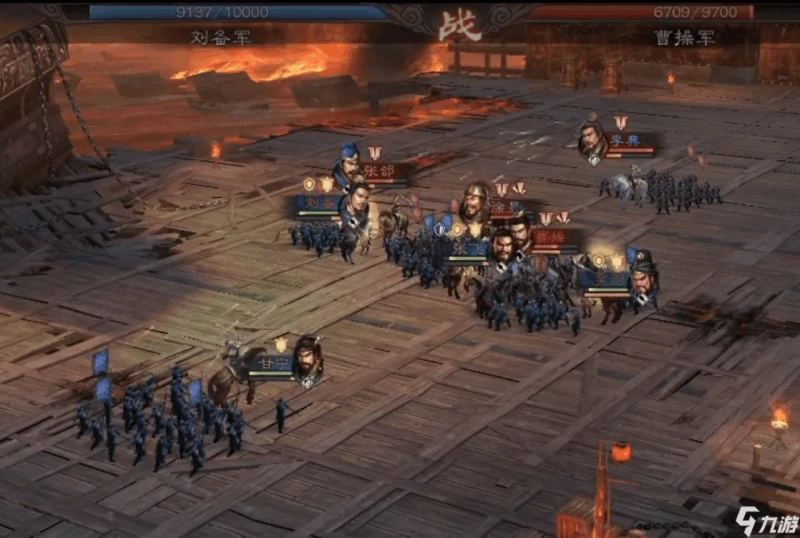Select Zhang He's (张郃) general portrait

pos(348,165)
